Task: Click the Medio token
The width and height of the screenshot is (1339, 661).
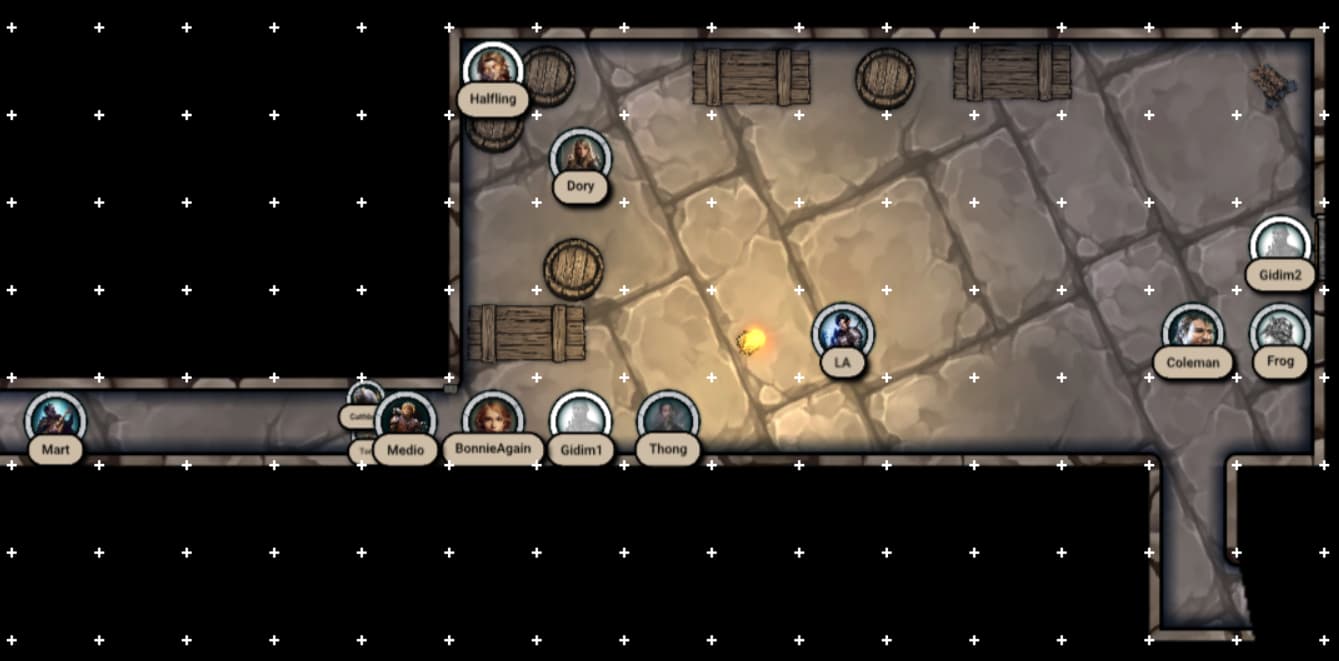Action: (406, 420)
